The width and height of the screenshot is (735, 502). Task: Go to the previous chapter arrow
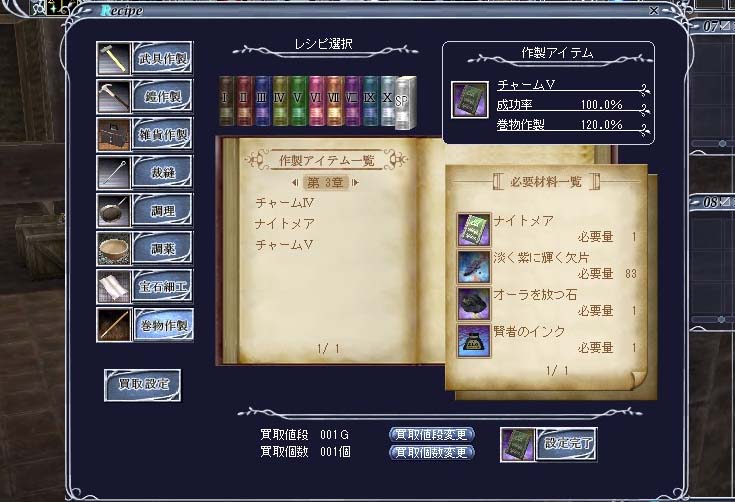point(293,183)
